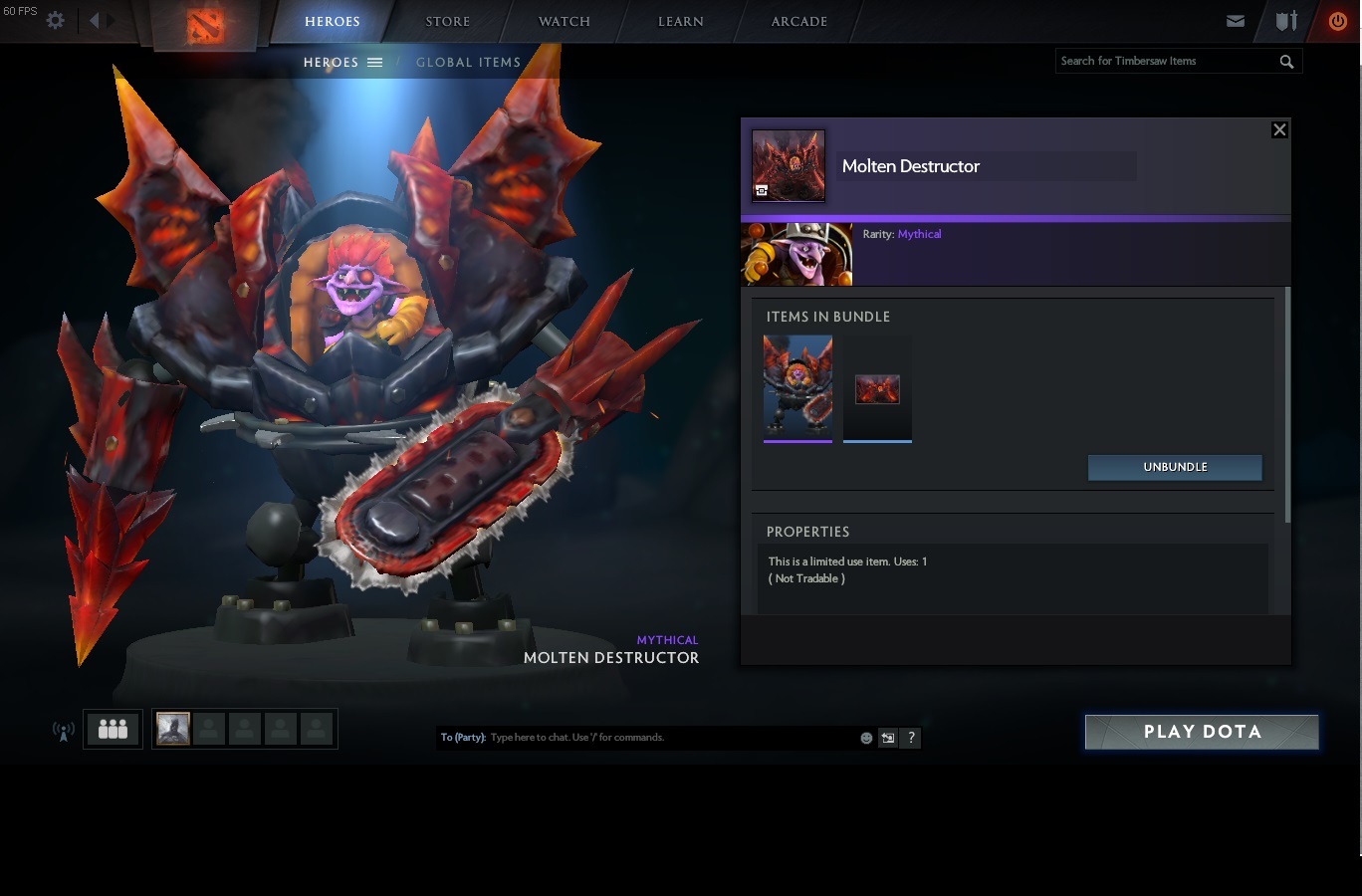Open the settings gear icon
Image resolution: width=1362 pixels, height=896 pixels.
[56, 20]
